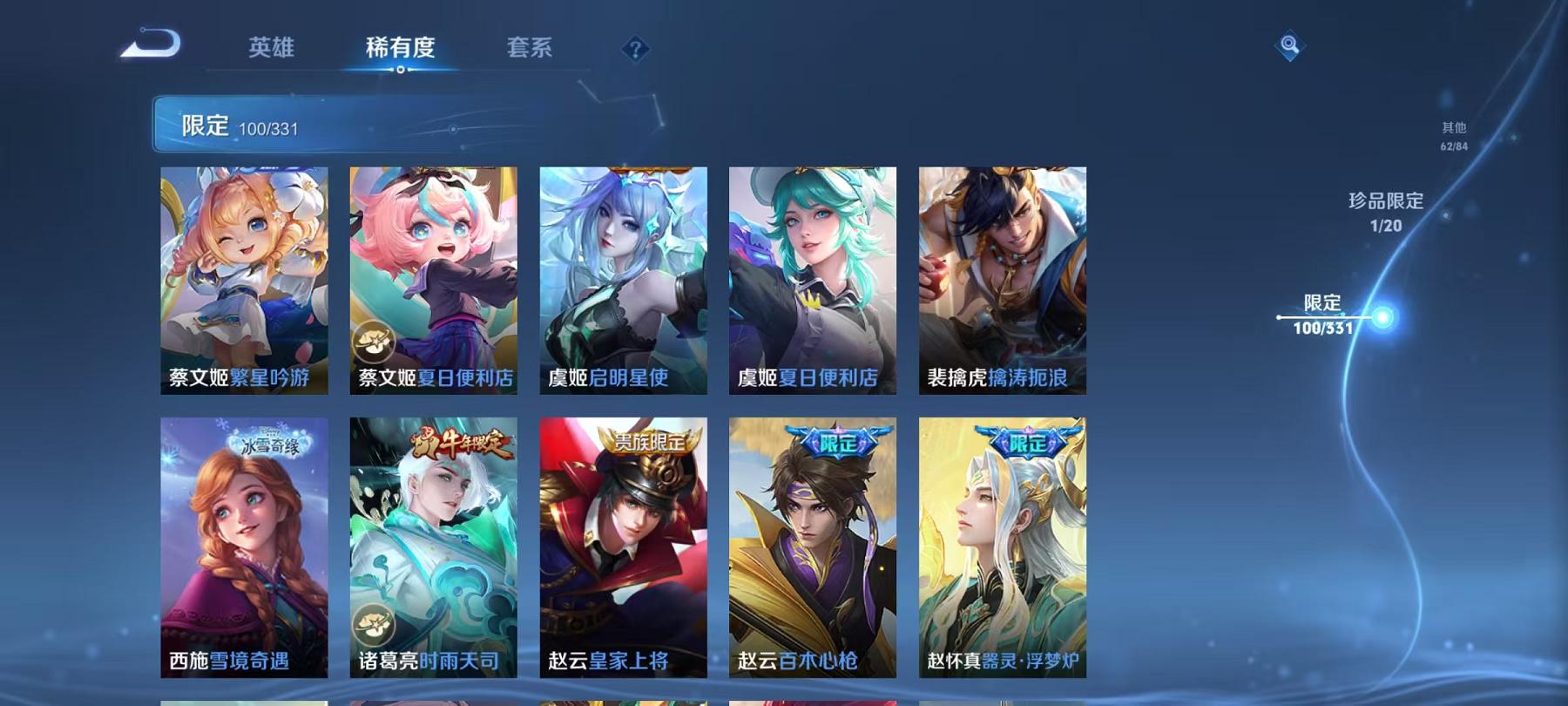The height and width of the screenshot is (706, 1568).
Task: Click lotus badge on 诸葛亮时雨天司 skin
Action: pyautogui.click(x=375, y=621)
